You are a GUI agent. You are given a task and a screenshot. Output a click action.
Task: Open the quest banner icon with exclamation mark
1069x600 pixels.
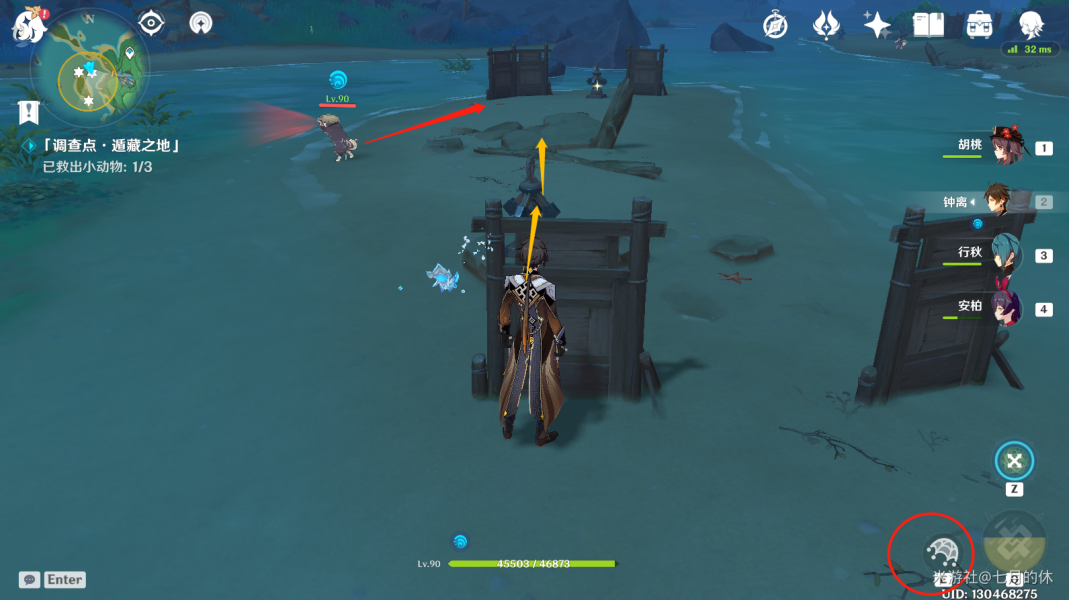[x=28, y=112]
